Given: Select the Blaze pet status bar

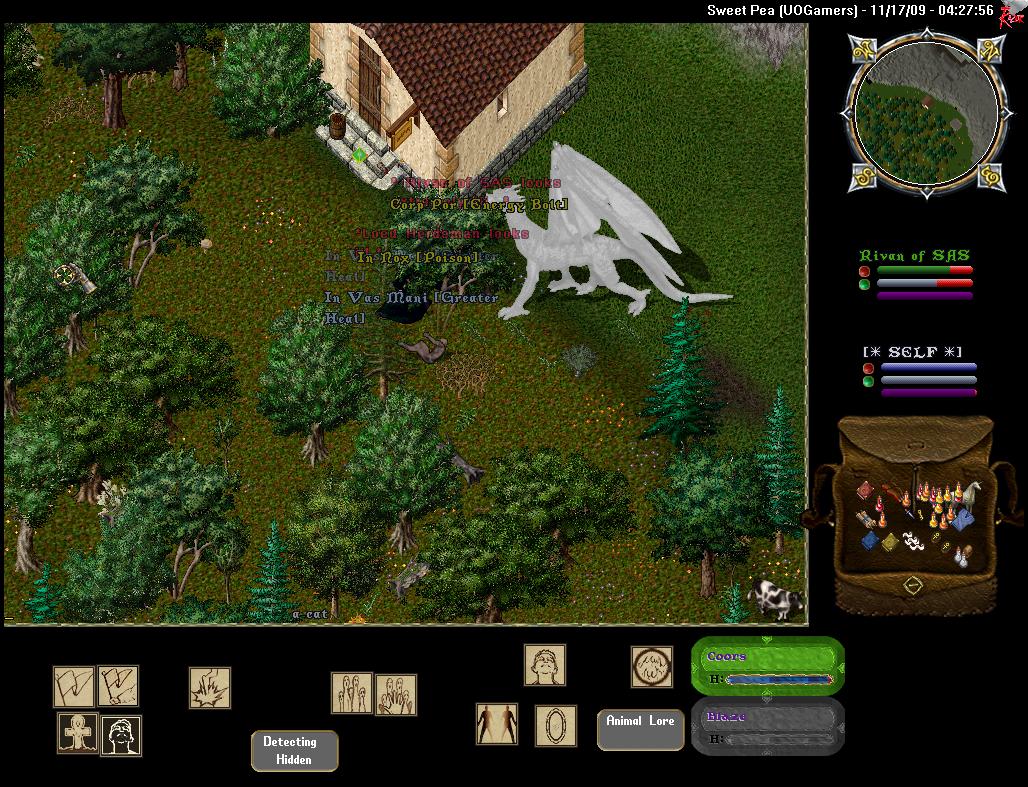Looking at the screenshot, I should (x=767, y=727).
